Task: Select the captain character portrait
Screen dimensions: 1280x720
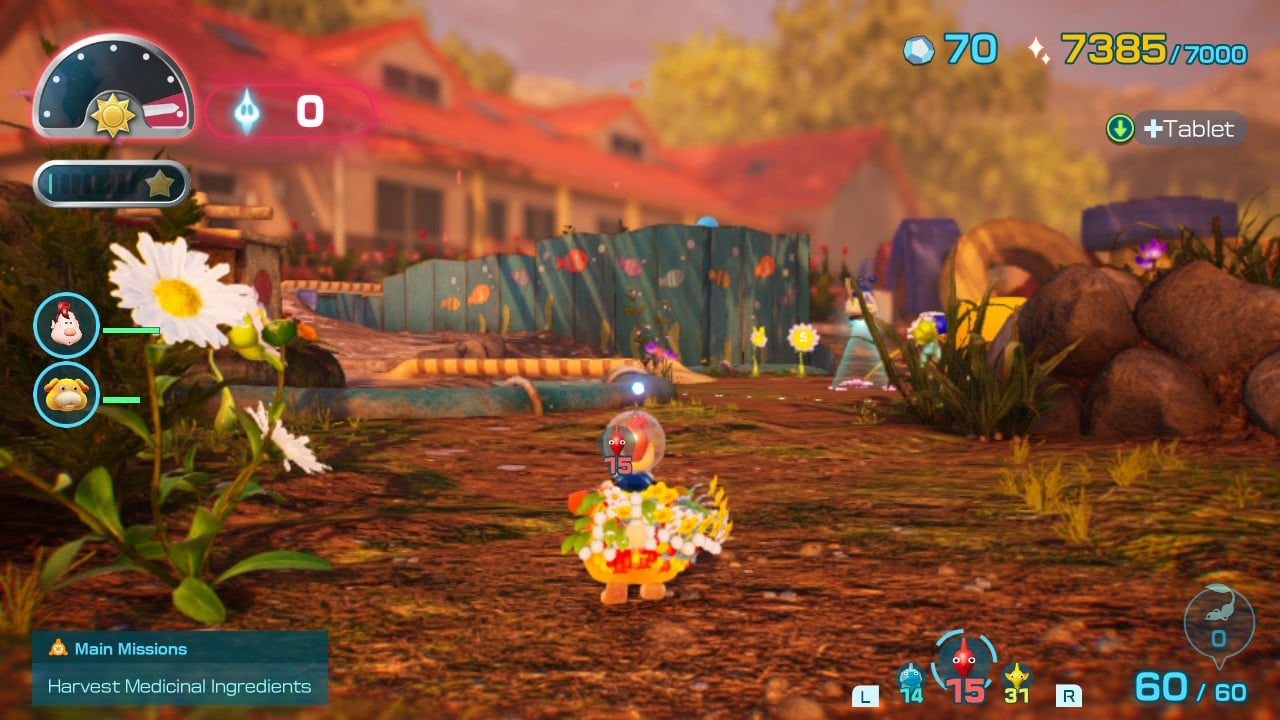Action: point(66,326)
